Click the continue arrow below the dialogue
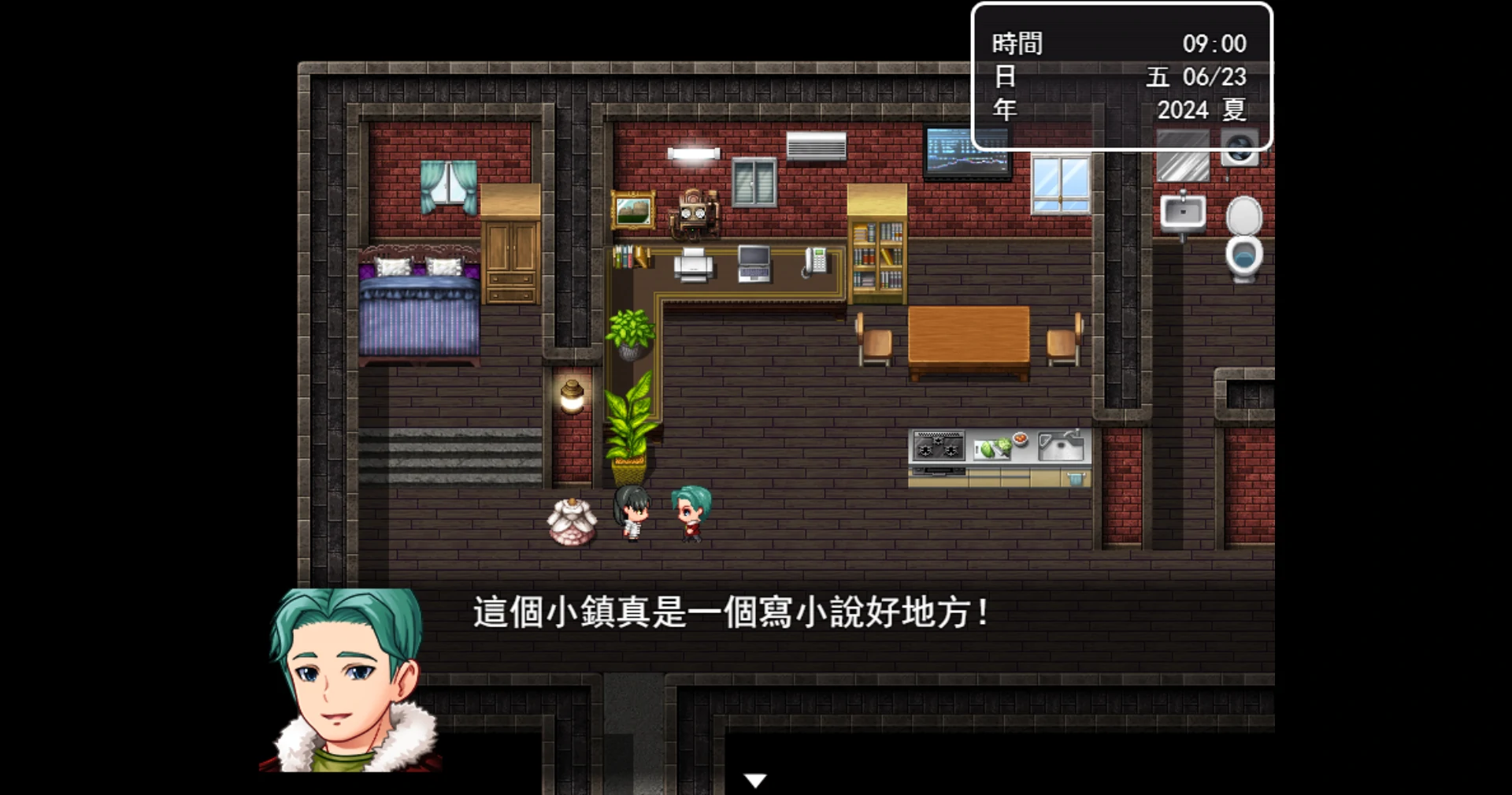The height and width of the screenshot is (795, 1512). tap(754, 778)
